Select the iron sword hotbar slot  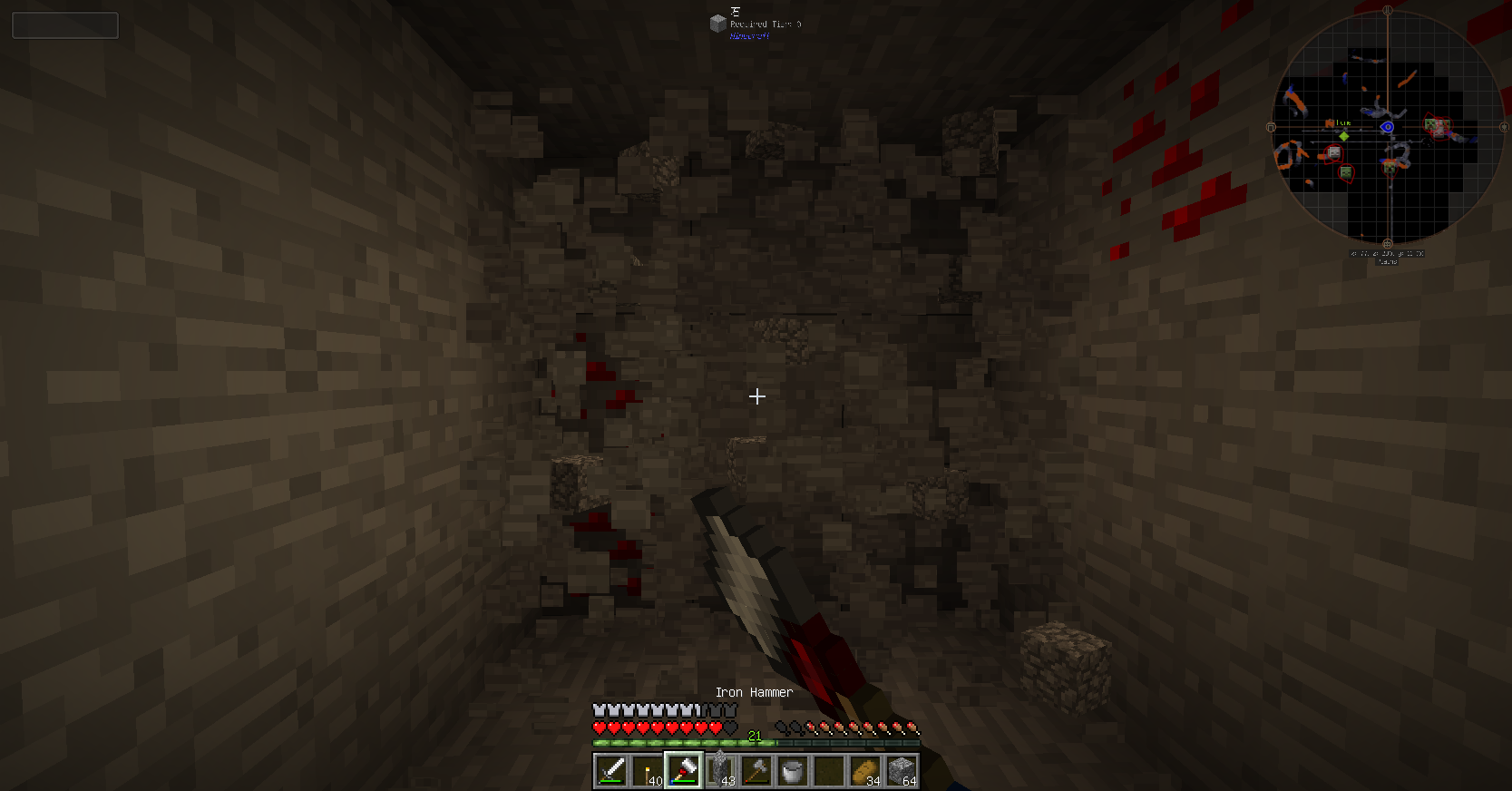pyautogui.click(x=611, y=771)
